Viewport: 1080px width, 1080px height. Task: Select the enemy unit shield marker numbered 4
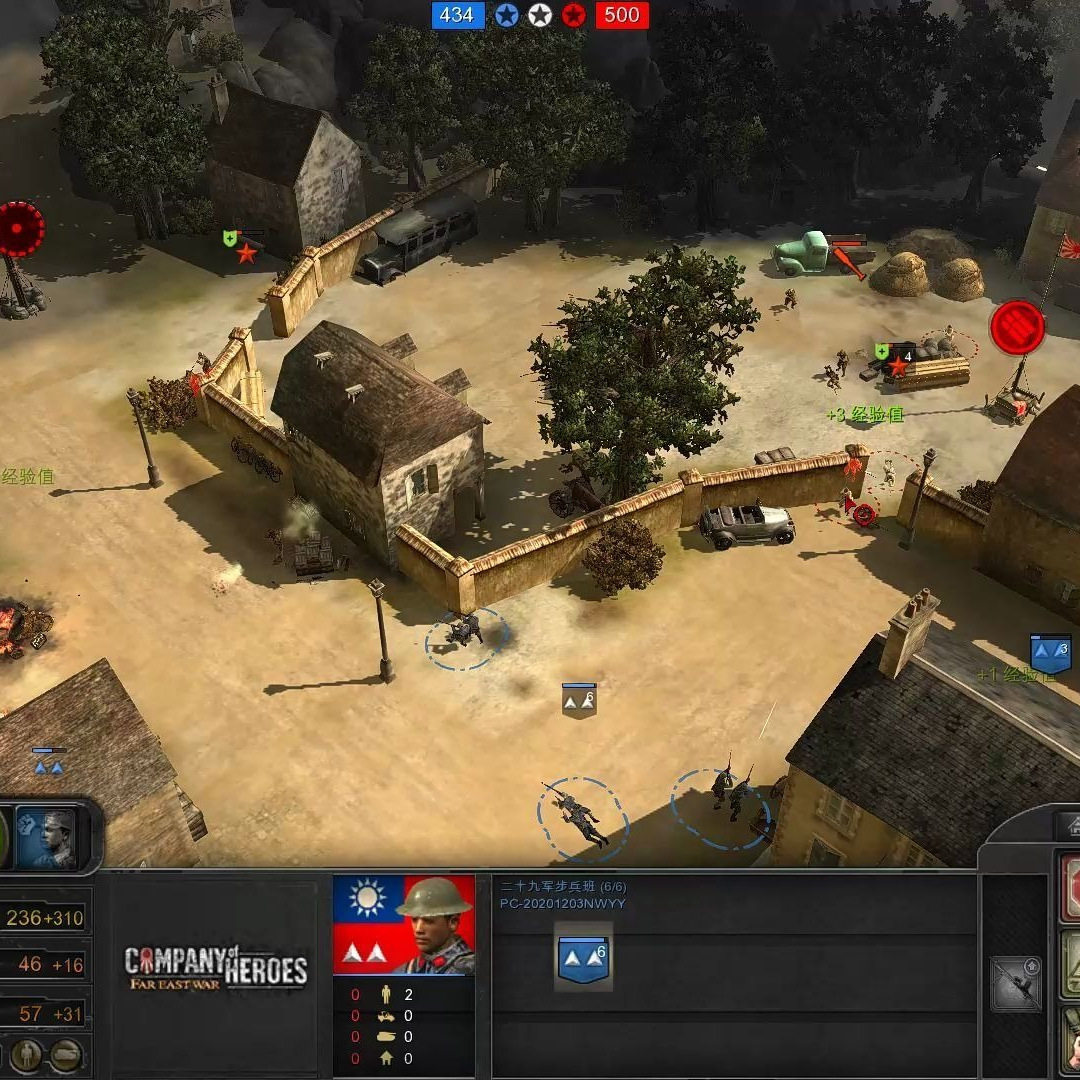coord(895,359)
